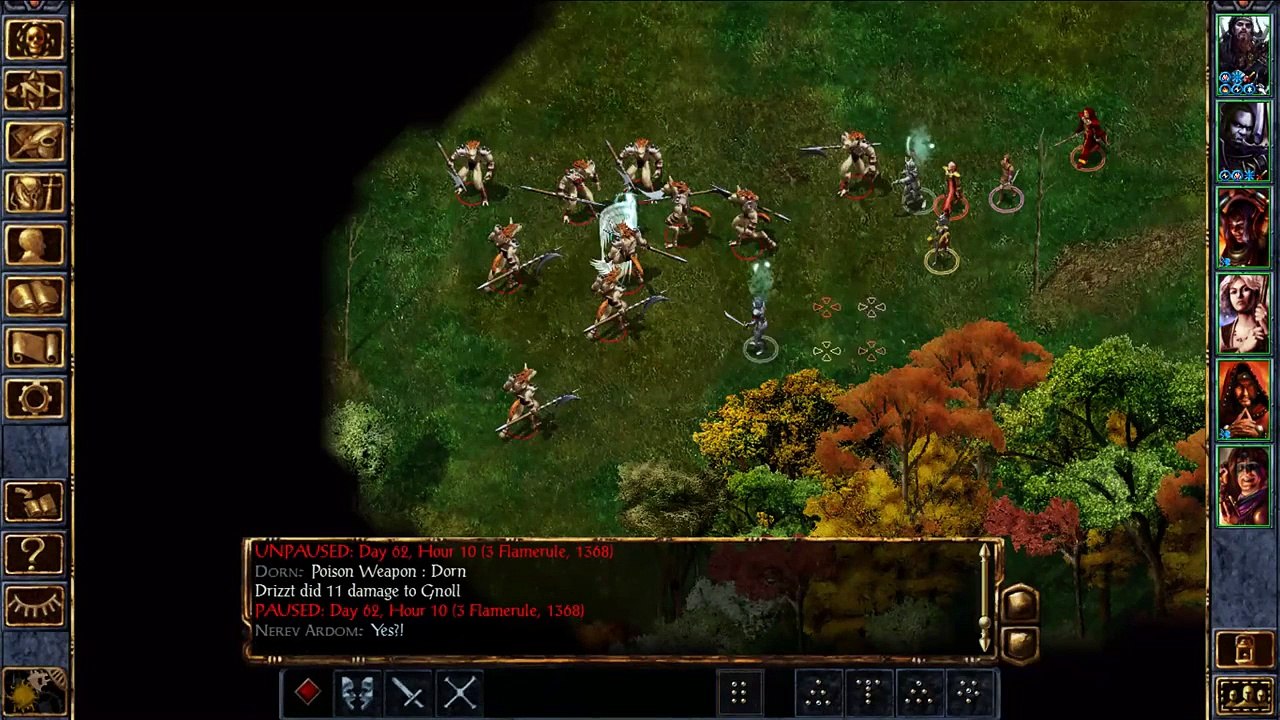This screenshot has height=720, width=1280.
Task: Rest the party with the closed-eye button
Action: coord(35,604)
